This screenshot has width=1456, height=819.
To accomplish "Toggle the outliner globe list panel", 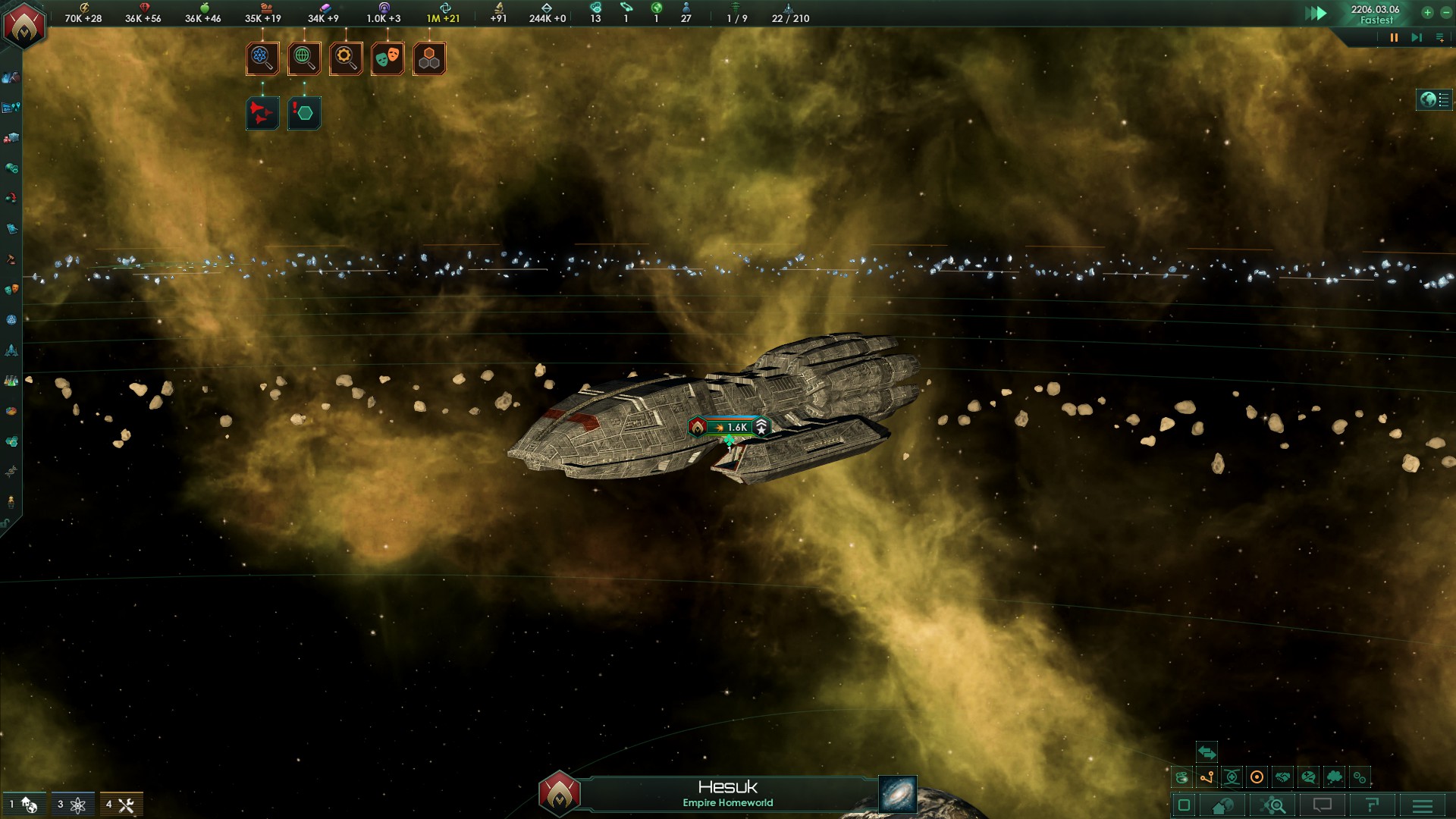I will (1435, 99).
